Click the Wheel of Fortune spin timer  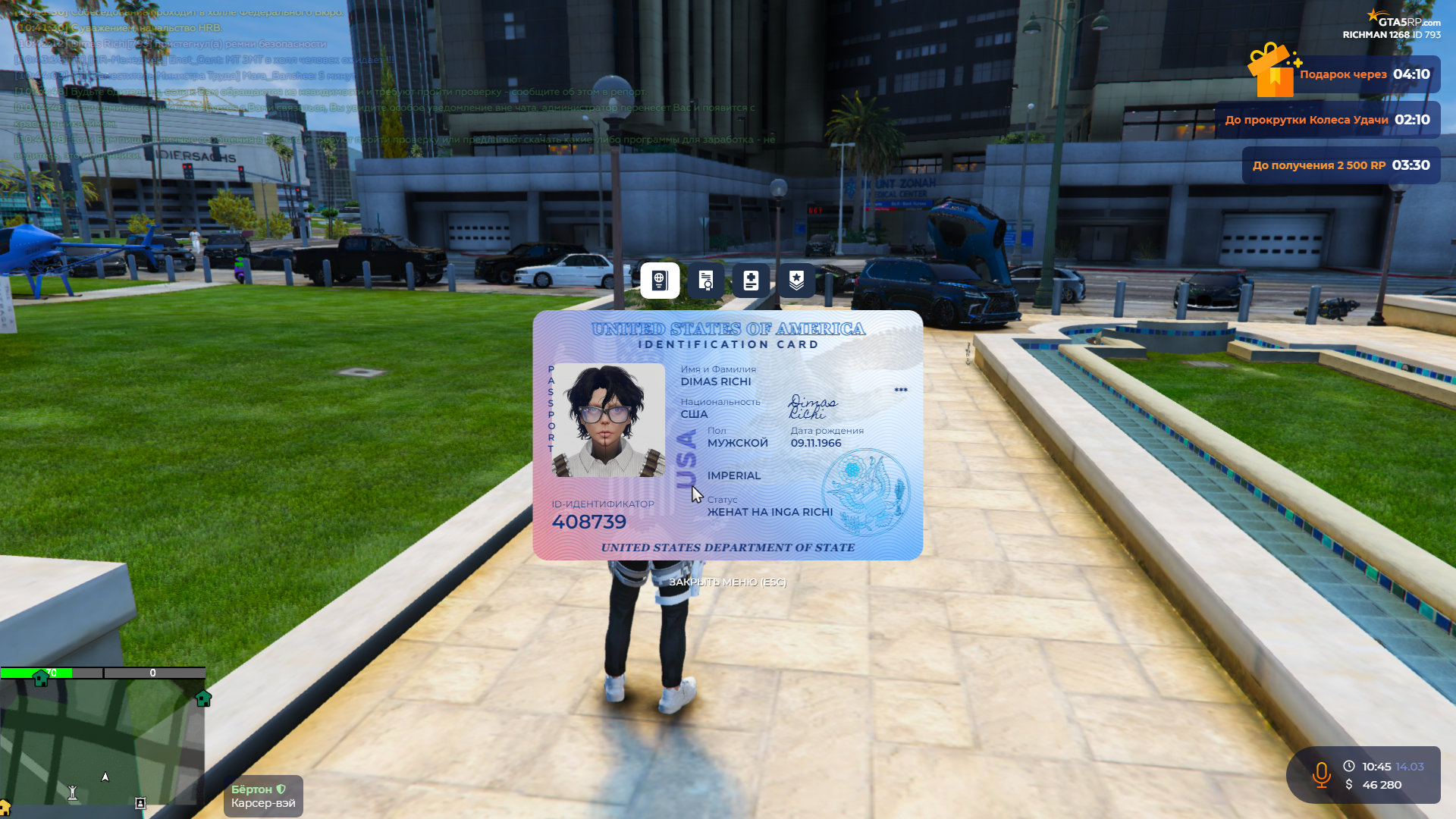click(x=1328, y=120)
